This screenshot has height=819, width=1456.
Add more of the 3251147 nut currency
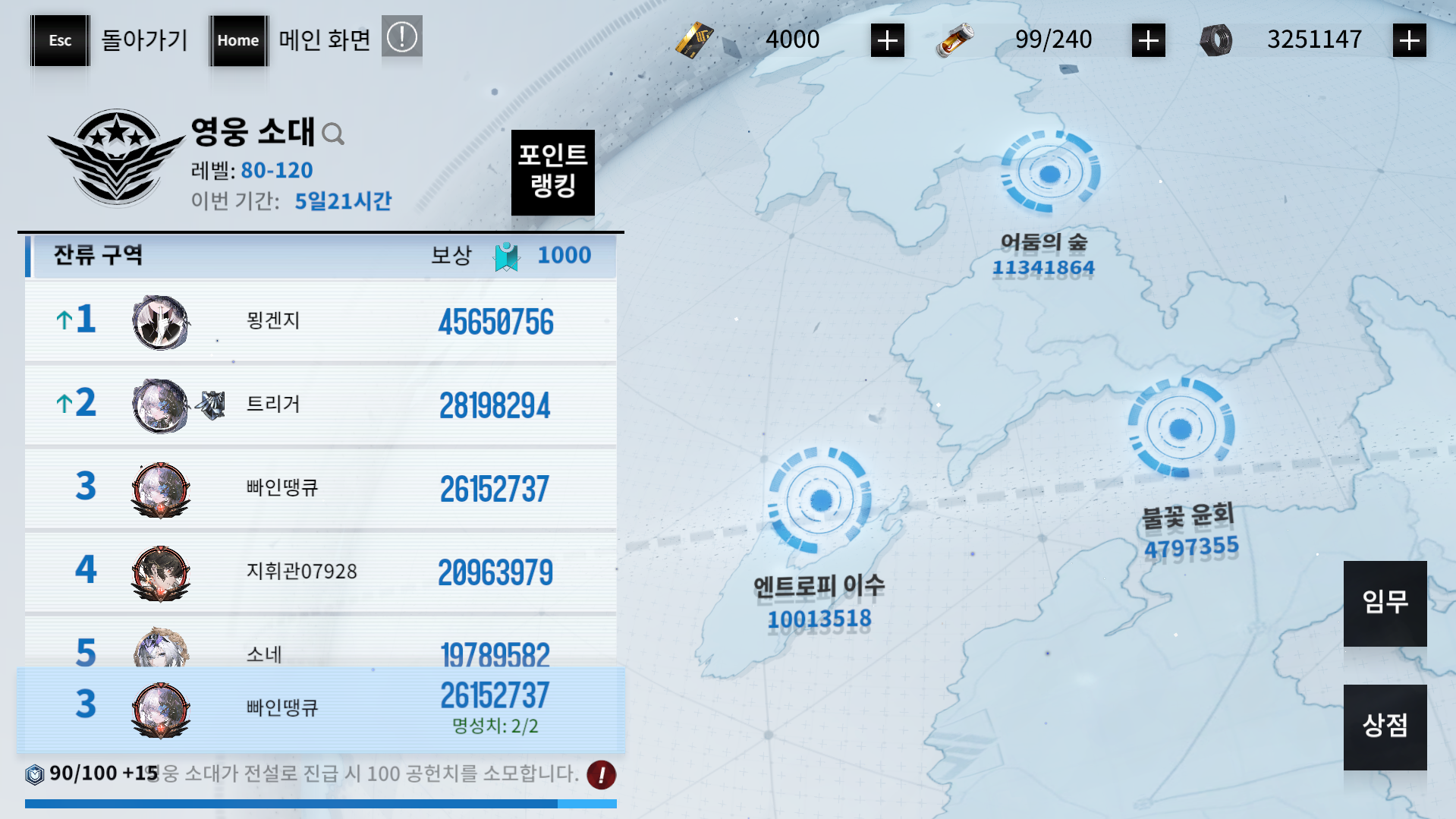tap(1409, 40)
